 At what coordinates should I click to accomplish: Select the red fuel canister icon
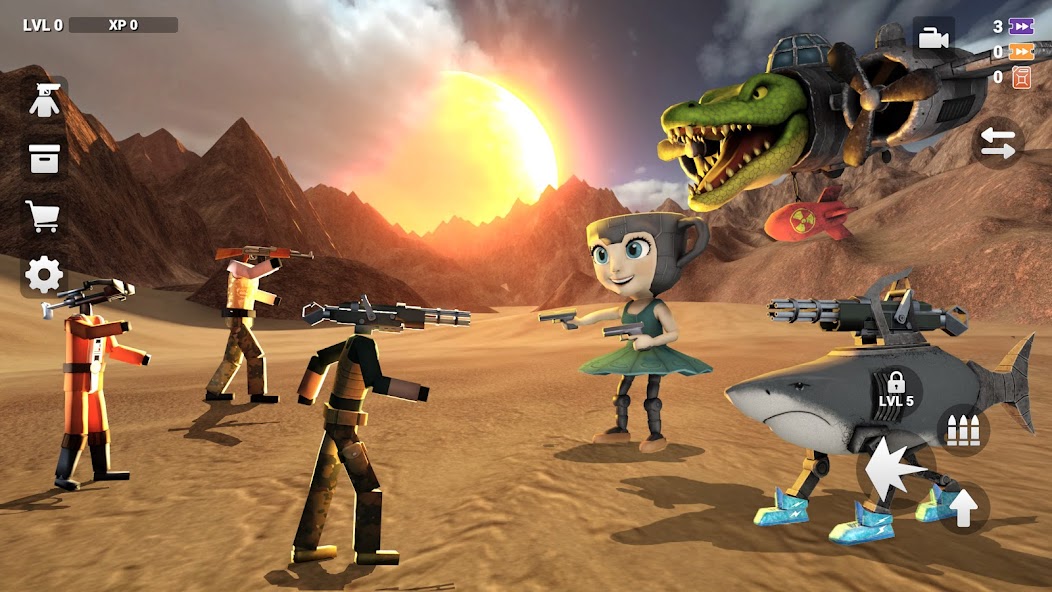tap(1021, 77)
